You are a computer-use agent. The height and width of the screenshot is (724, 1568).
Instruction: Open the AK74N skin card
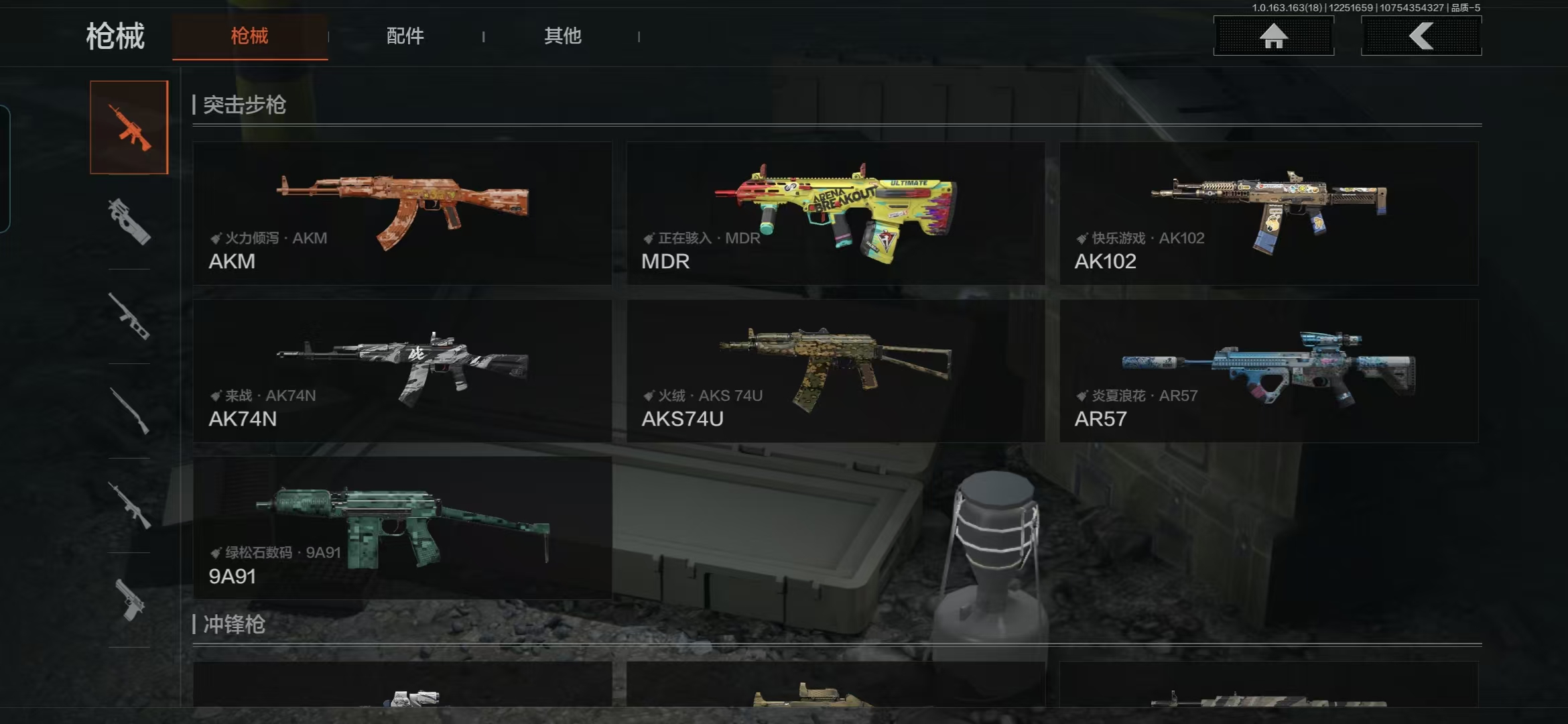(x=402, y=371)
